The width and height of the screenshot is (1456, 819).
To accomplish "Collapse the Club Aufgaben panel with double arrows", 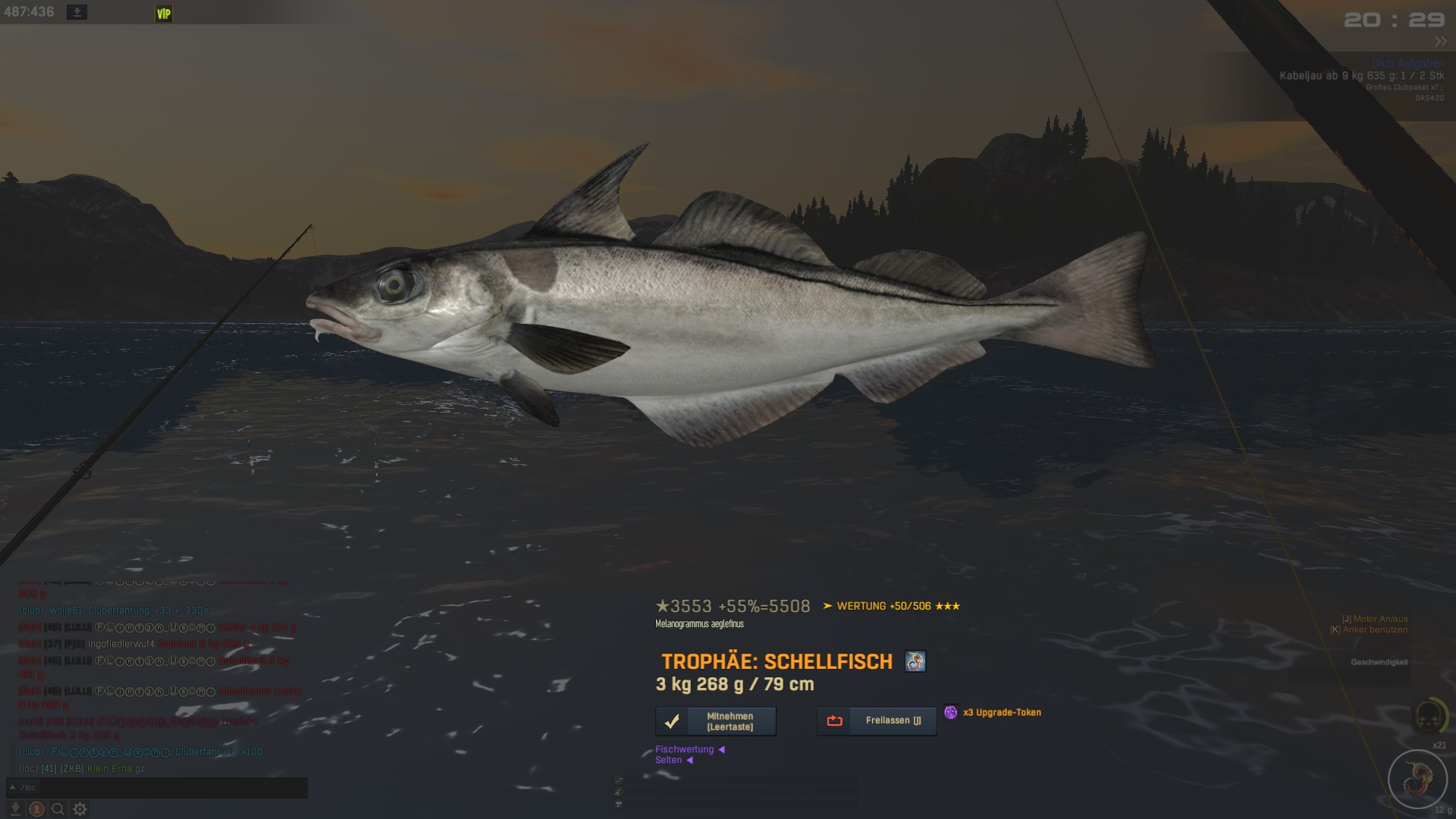I will click(x=1440, y=42).
